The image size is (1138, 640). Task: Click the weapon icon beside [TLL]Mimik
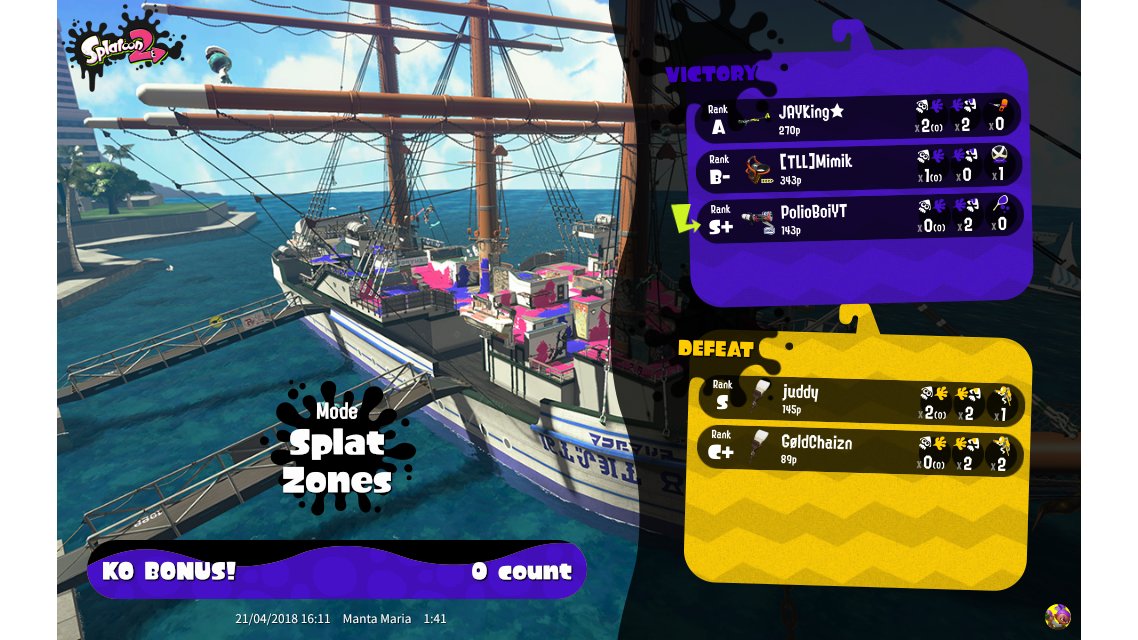point(759,168)
